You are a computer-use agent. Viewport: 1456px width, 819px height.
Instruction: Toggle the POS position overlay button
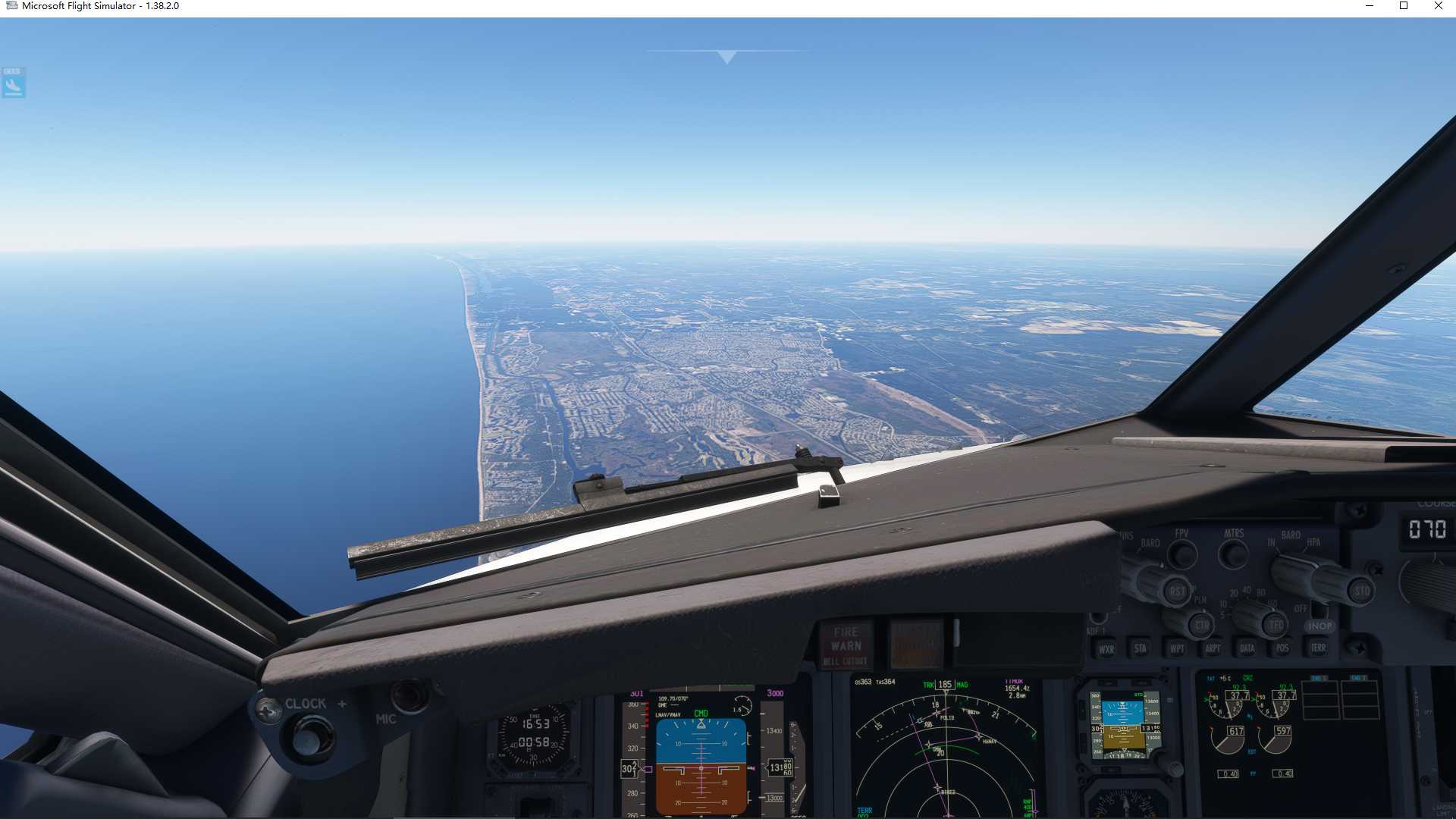click(x=1281, y=650)
